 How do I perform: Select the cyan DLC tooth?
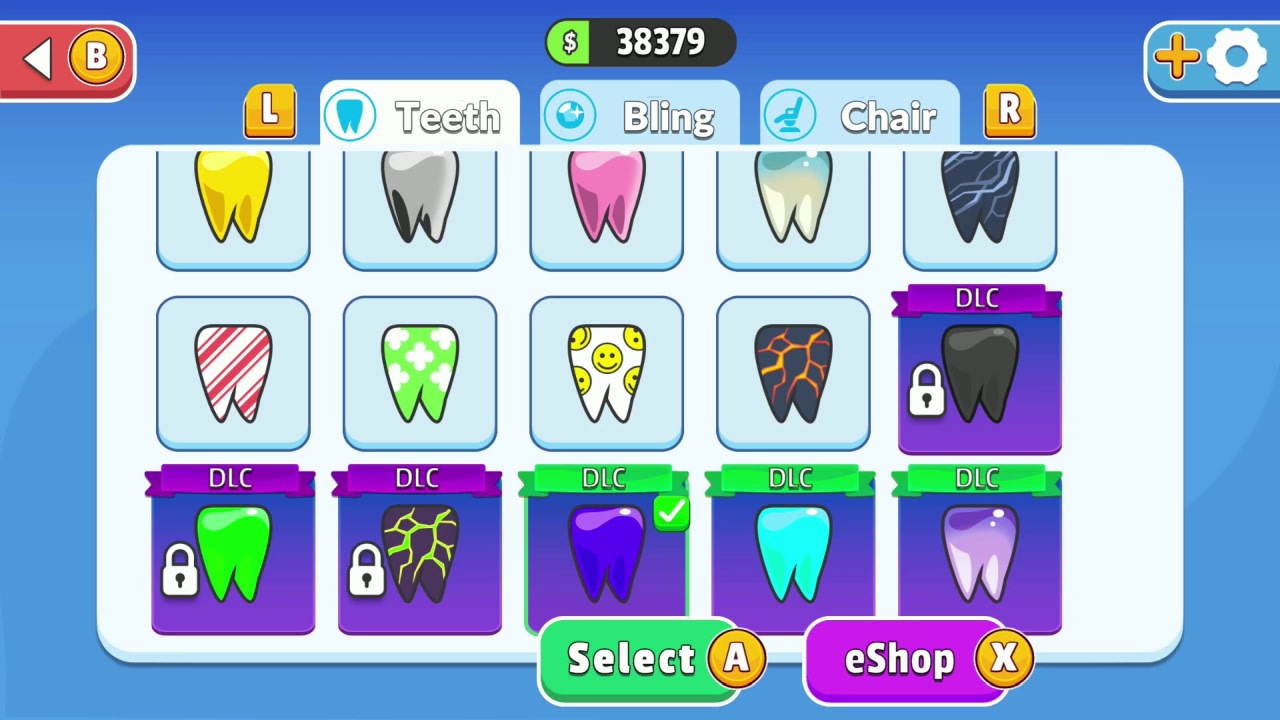792,555
